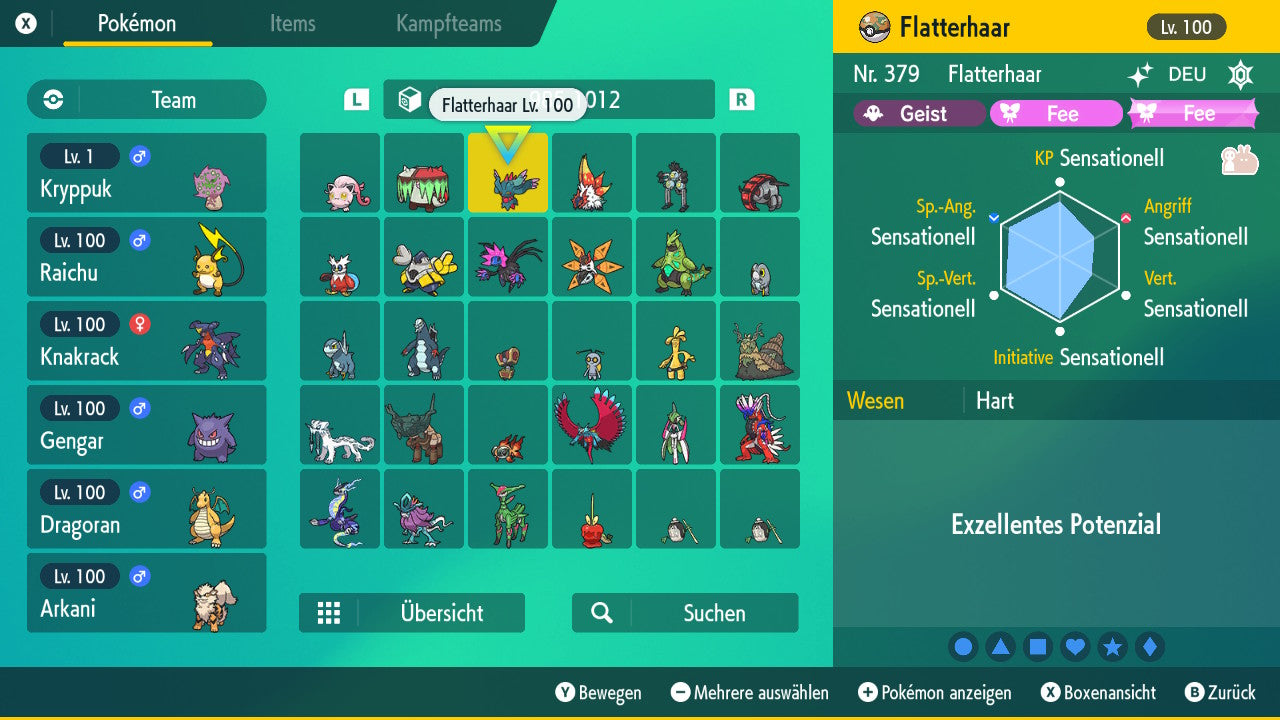Toggle the heart marking for Flatterhaar
The height and width of the screenshot is (720, 1280).
pos(1075,646)
